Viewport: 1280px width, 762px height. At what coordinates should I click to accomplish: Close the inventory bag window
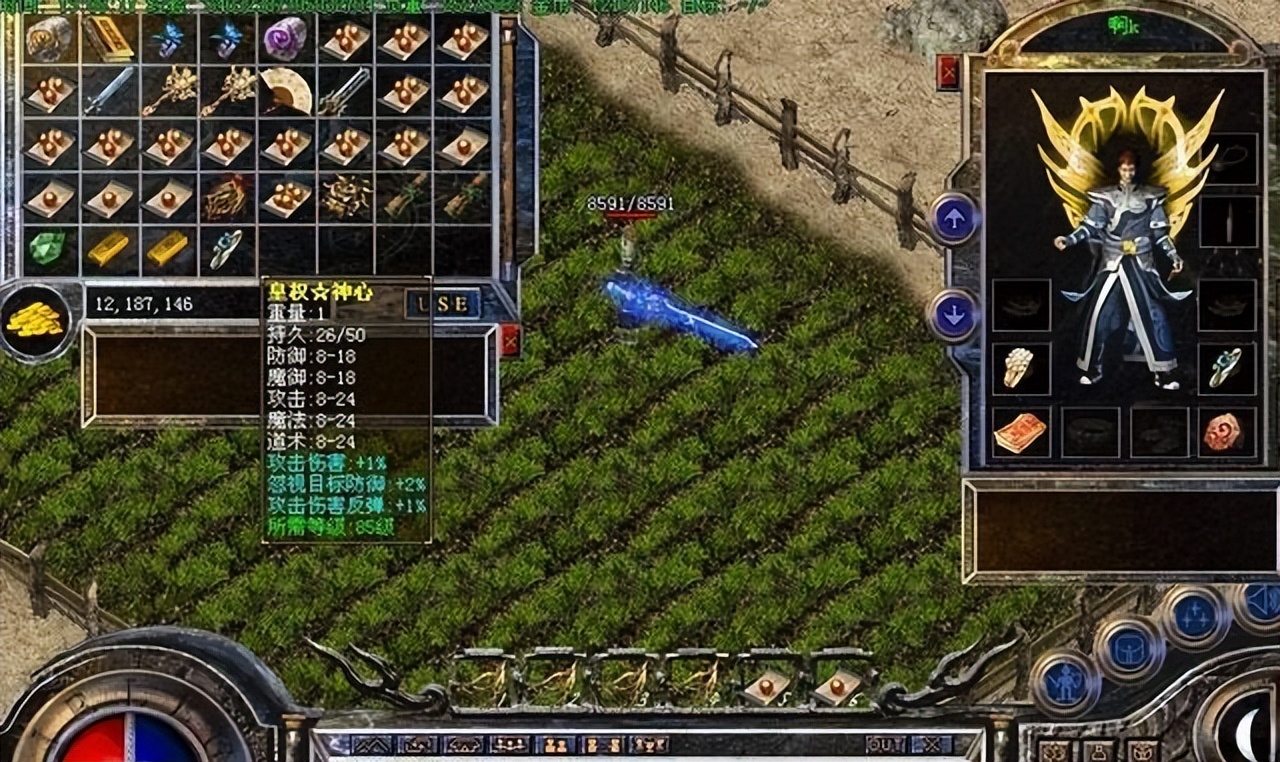pyautogui.click(x=509, y=338)
